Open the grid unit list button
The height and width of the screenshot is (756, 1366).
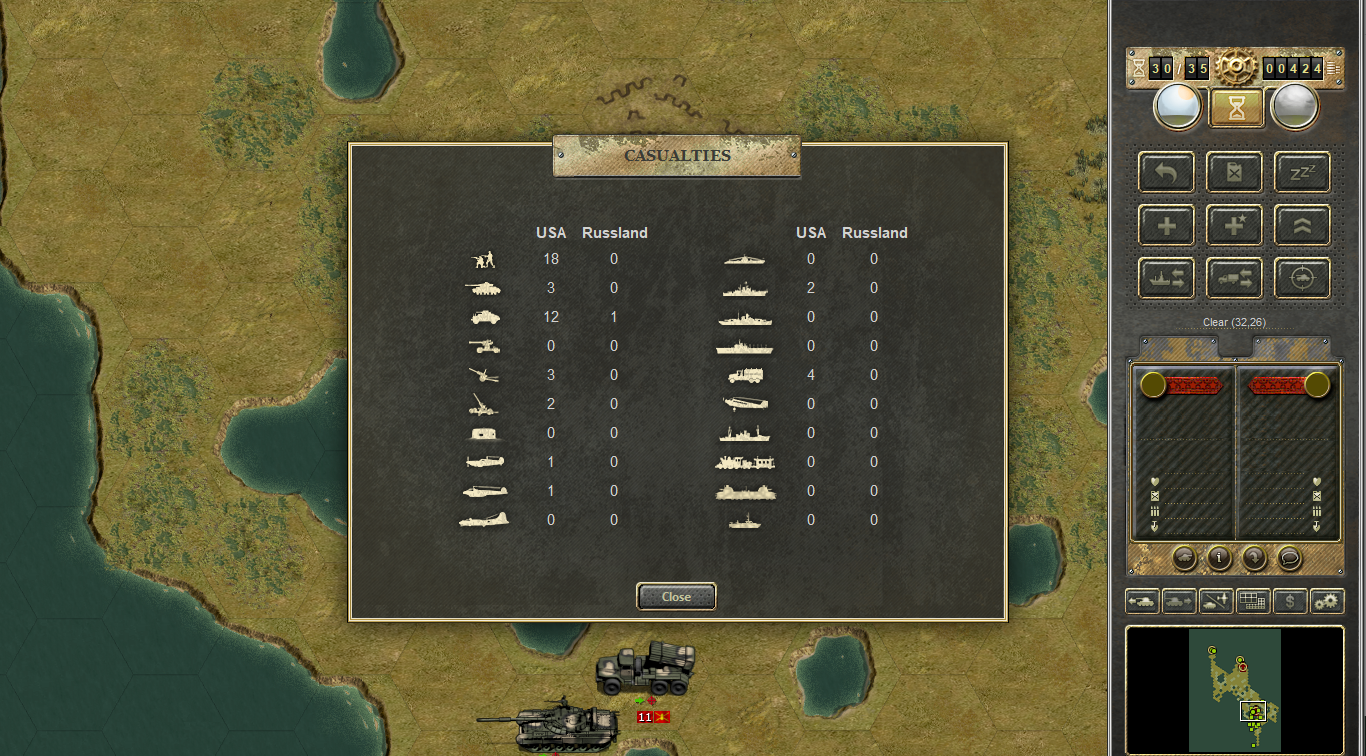pyautogui.click(x=1253, y=601)
